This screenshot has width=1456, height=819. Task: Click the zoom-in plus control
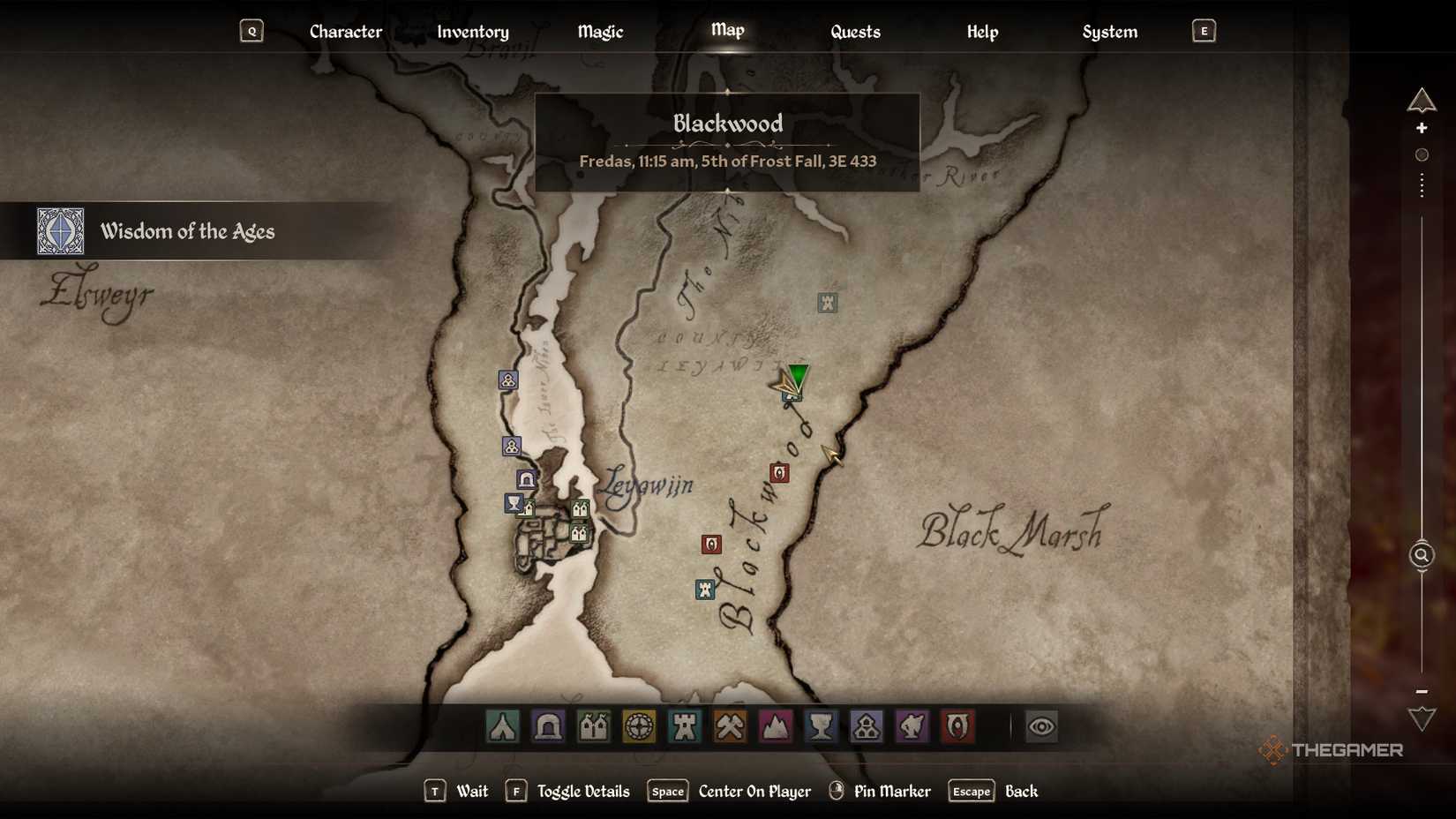click(1422, 128)
